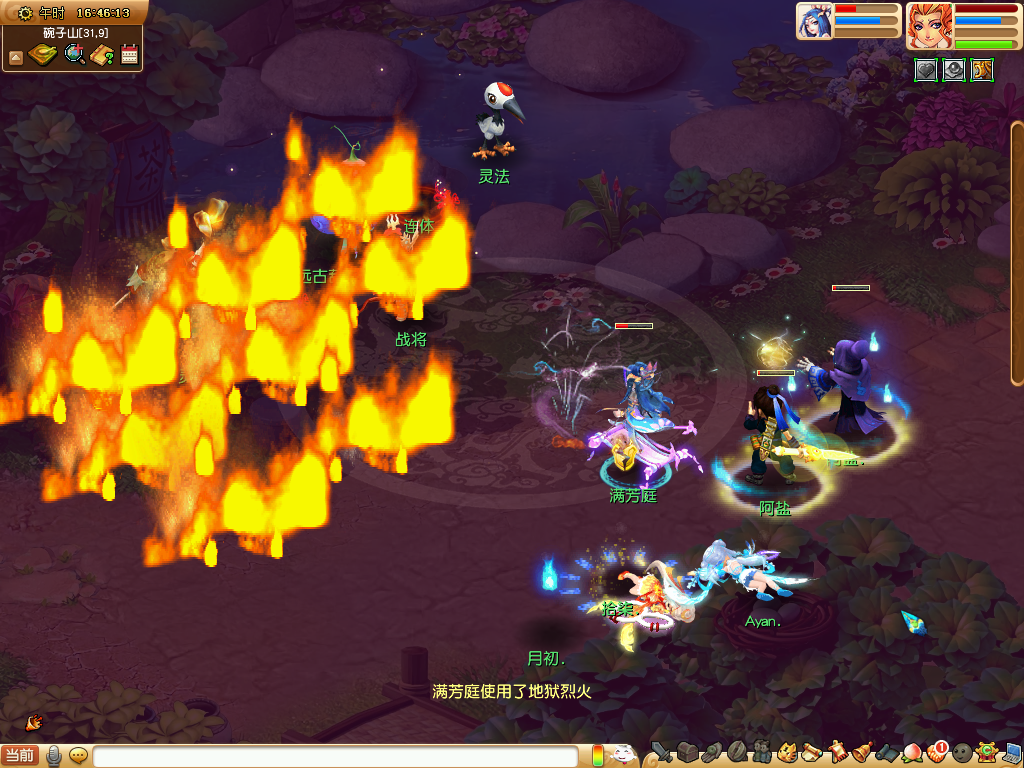This screenshot has height=768, width=1024.
Task: Switch the chat channel via 当前 button
Action: 20,756
